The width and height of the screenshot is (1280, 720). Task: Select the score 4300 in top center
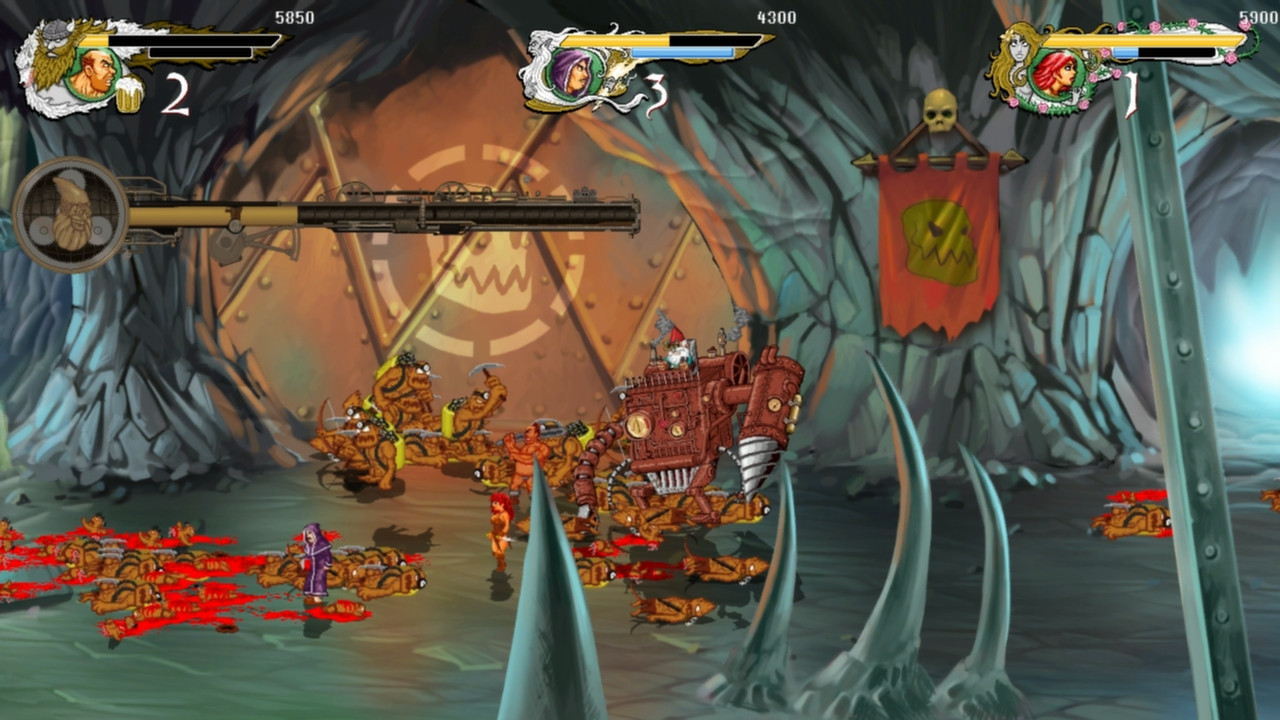coord(776,16)
